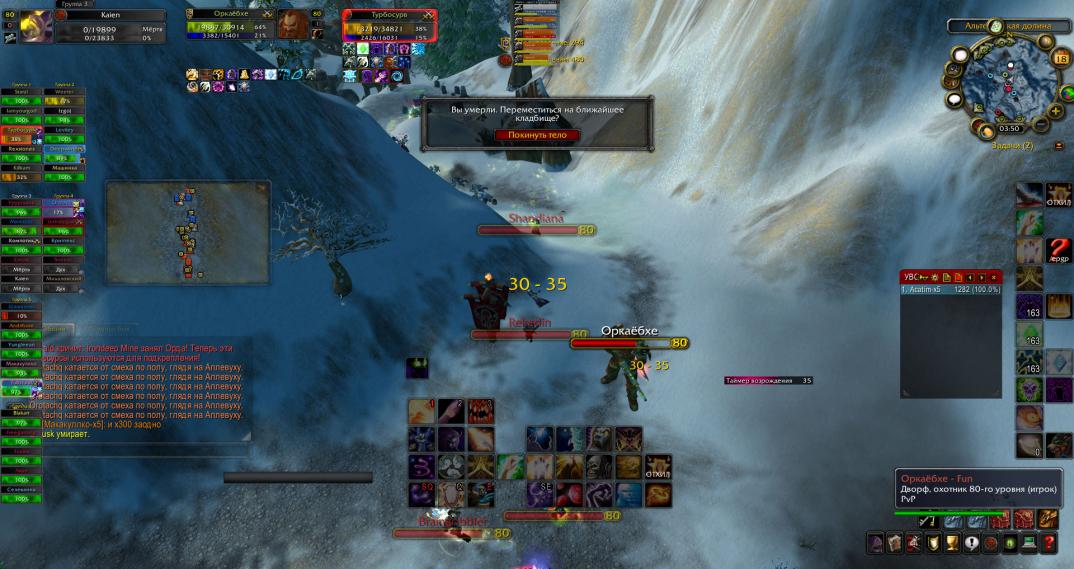Open the red question mark help button
The image size is (1074, 569).
pyautogui.click(x=1049, y=543)
